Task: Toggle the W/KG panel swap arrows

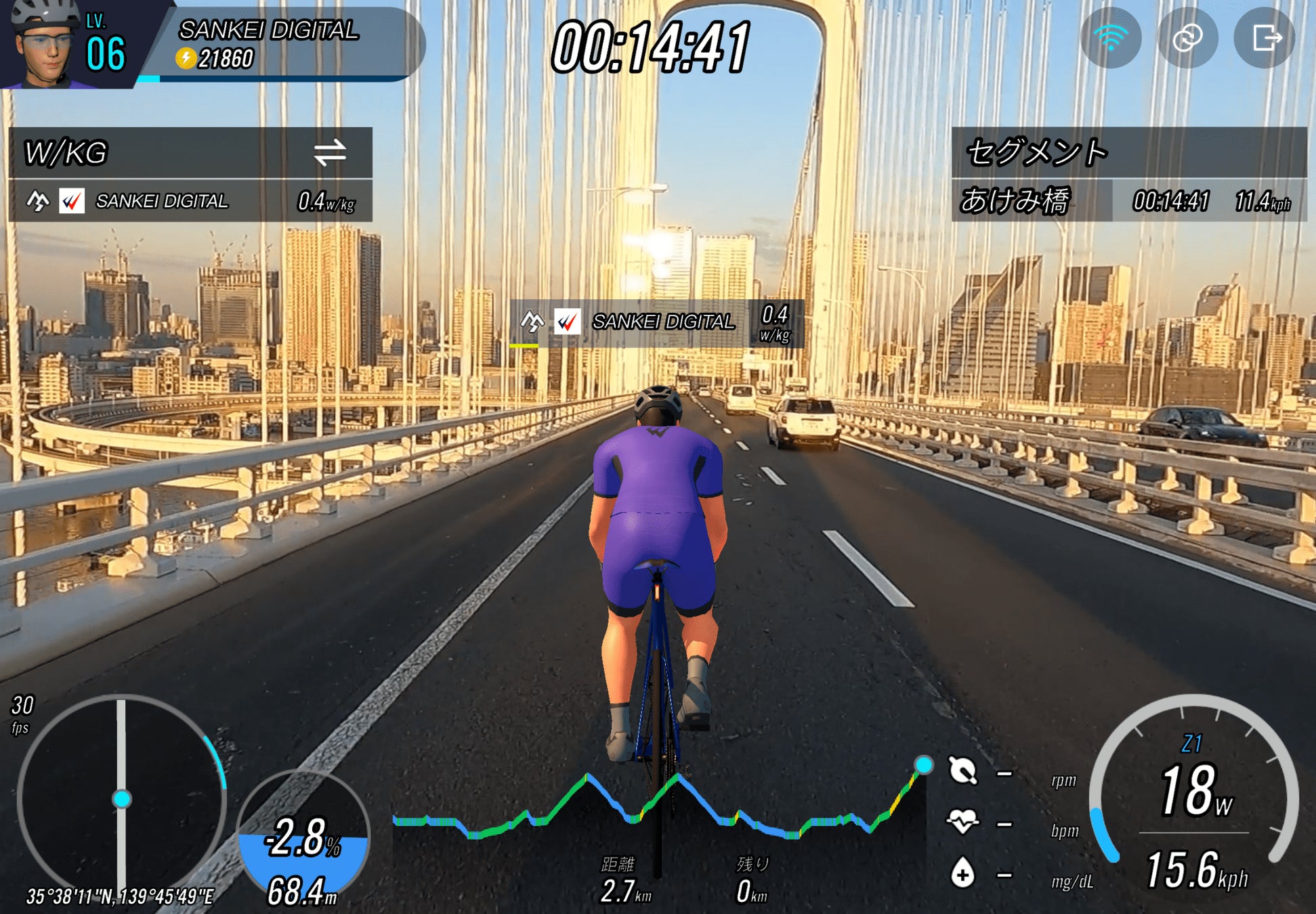Action: (330, 152)
